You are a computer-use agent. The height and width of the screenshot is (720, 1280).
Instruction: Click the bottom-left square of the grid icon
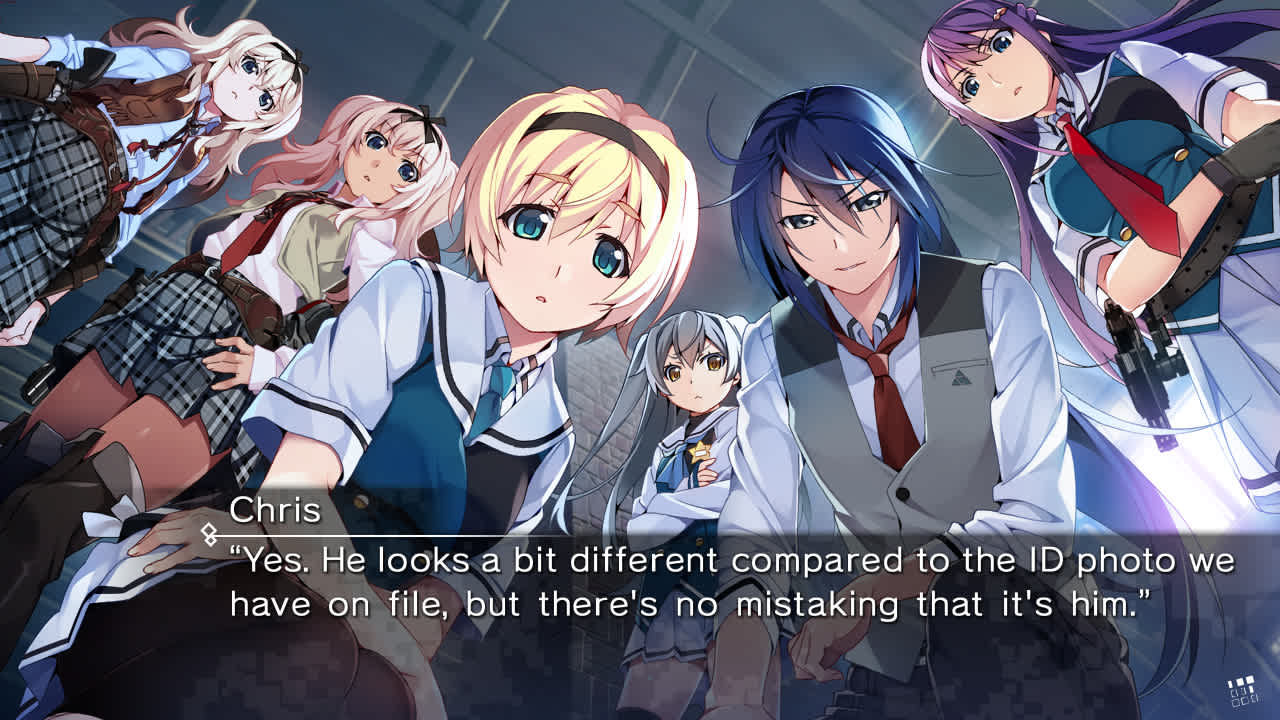click(1234, 702)
